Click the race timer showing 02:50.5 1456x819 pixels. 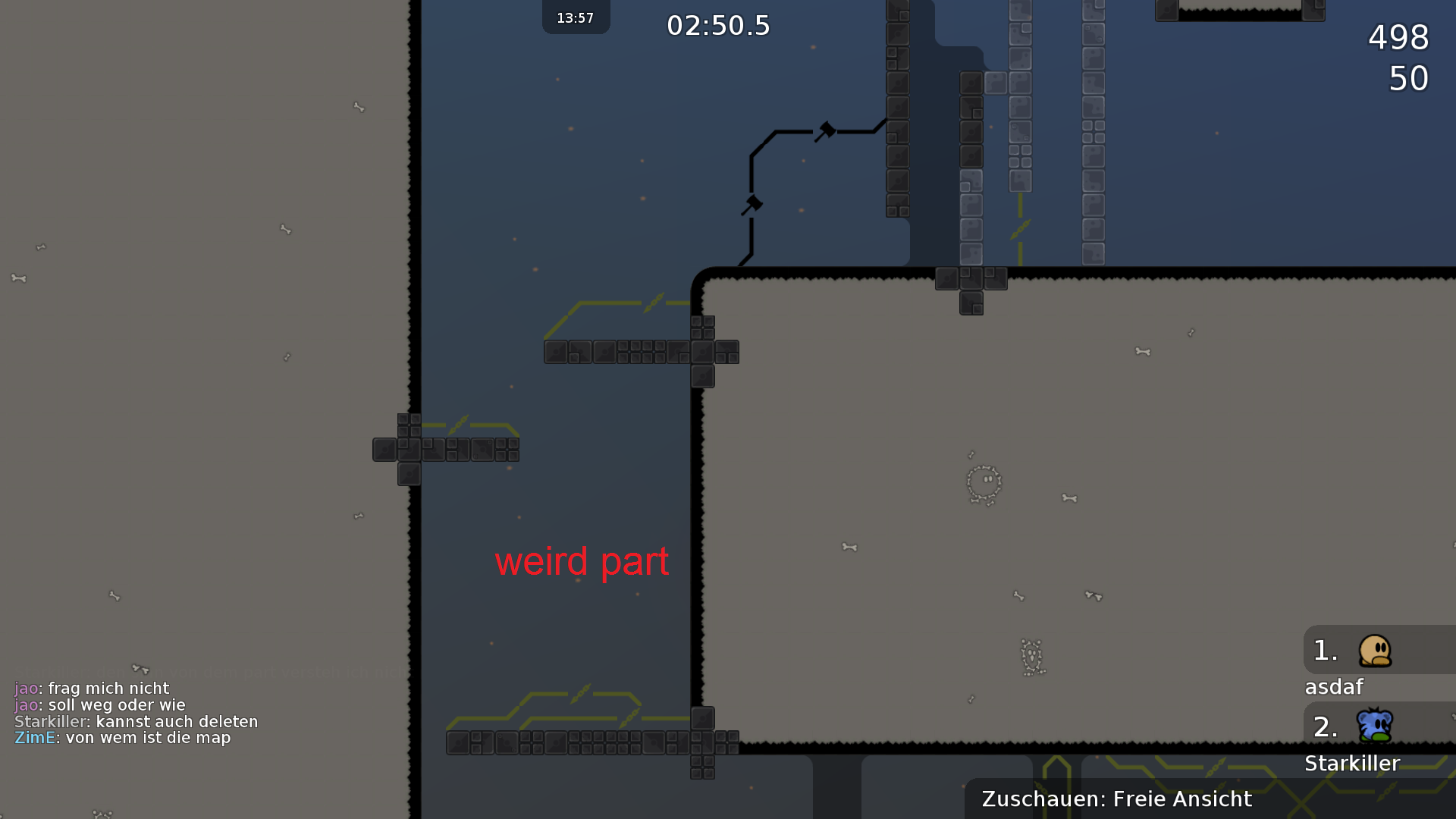click(x=717, y=25)
